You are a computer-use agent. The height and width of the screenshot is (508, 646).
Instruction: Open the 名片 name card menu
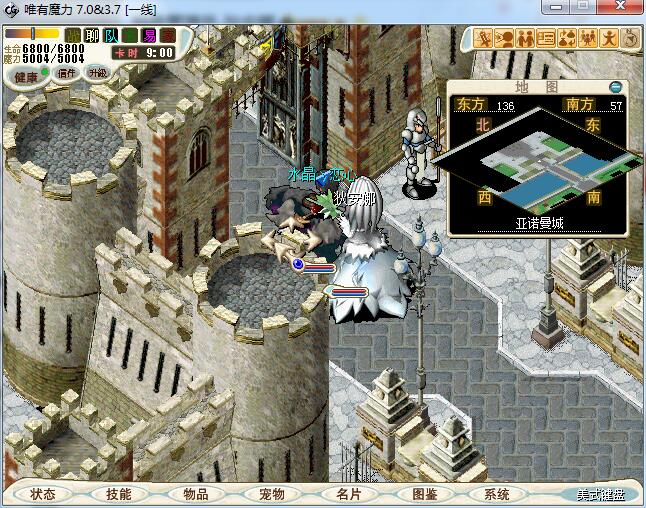tap(348, 494)
